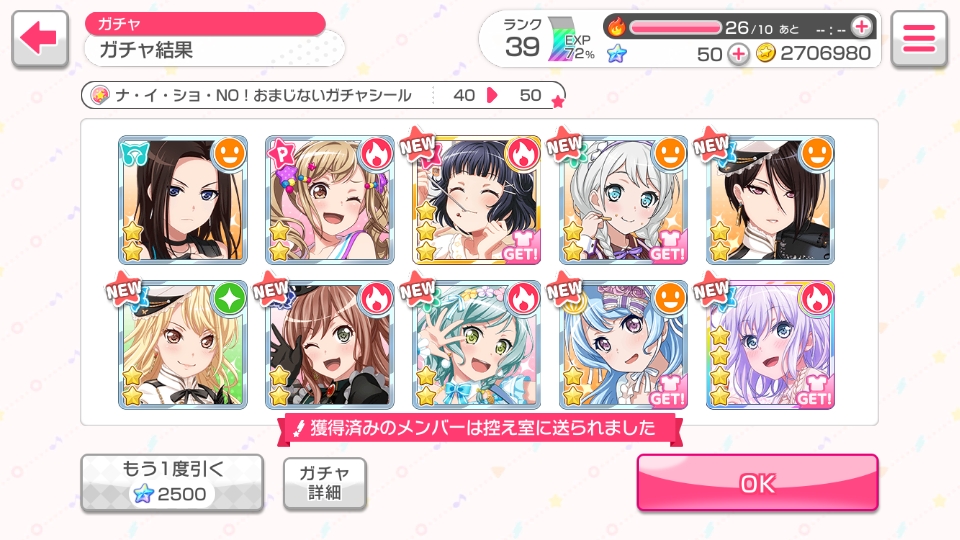Choose the short black-haired smiling card

(x=476, y=200)
